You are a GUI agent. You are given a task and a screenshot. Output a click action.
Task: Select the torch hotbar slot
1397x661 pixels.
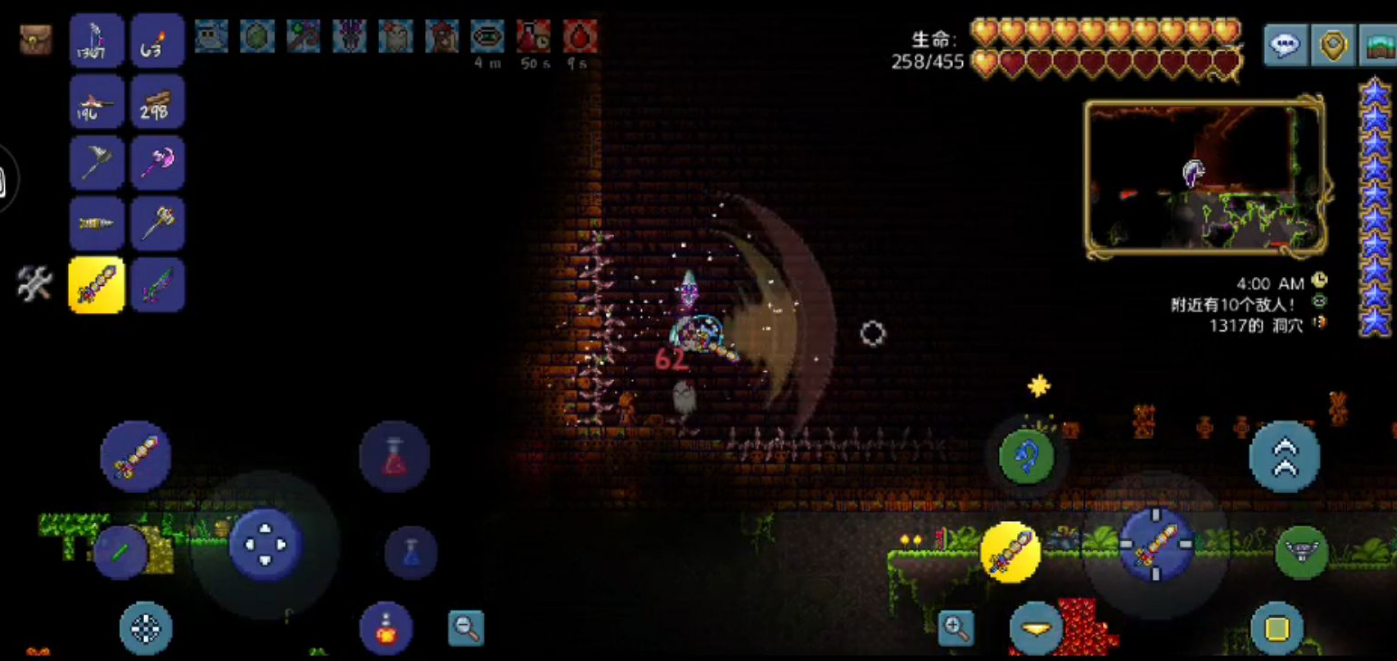point(157,41)
